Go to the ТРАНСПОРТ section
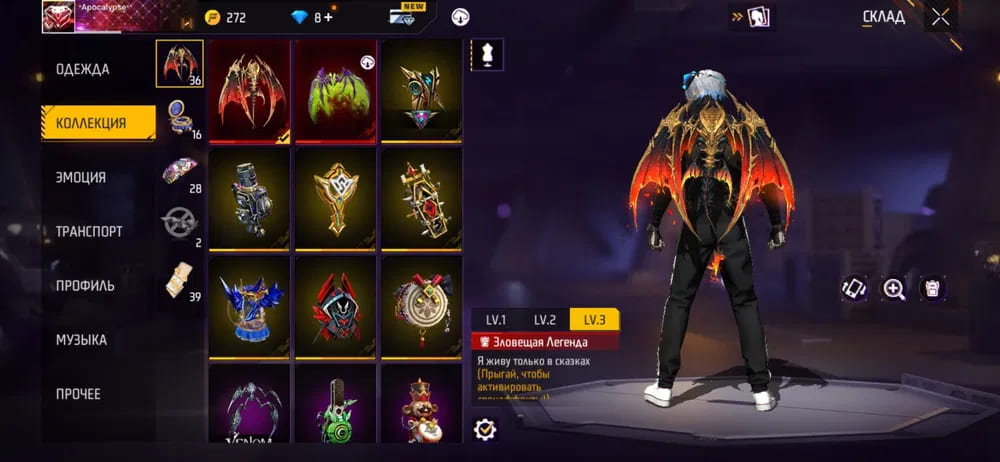This screenshot has height=462, width=1000. pos(89,231)
